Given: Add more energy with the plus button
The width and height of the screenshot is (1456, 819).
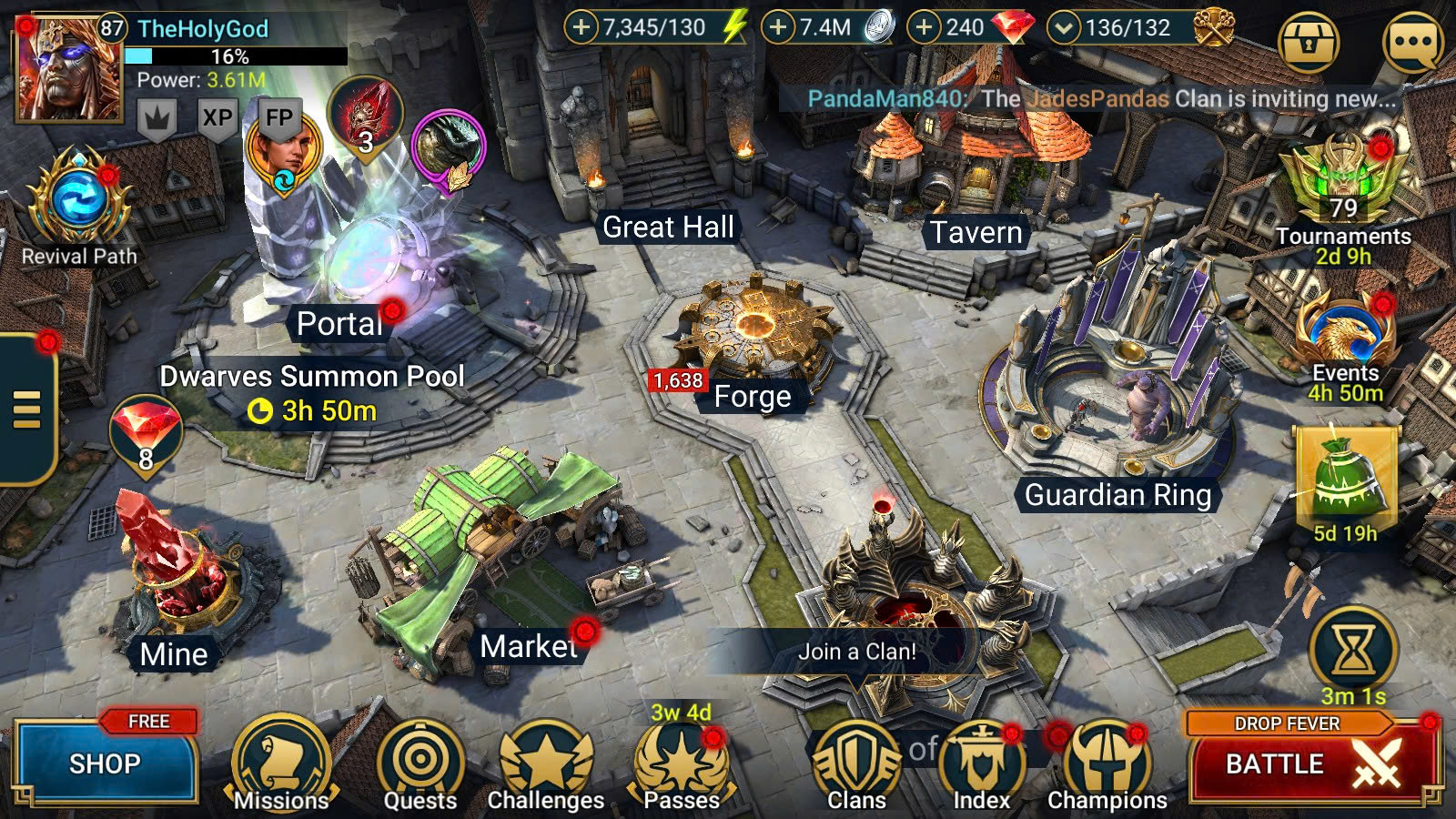Looking at the screenshot, I should tap(581, 27).
